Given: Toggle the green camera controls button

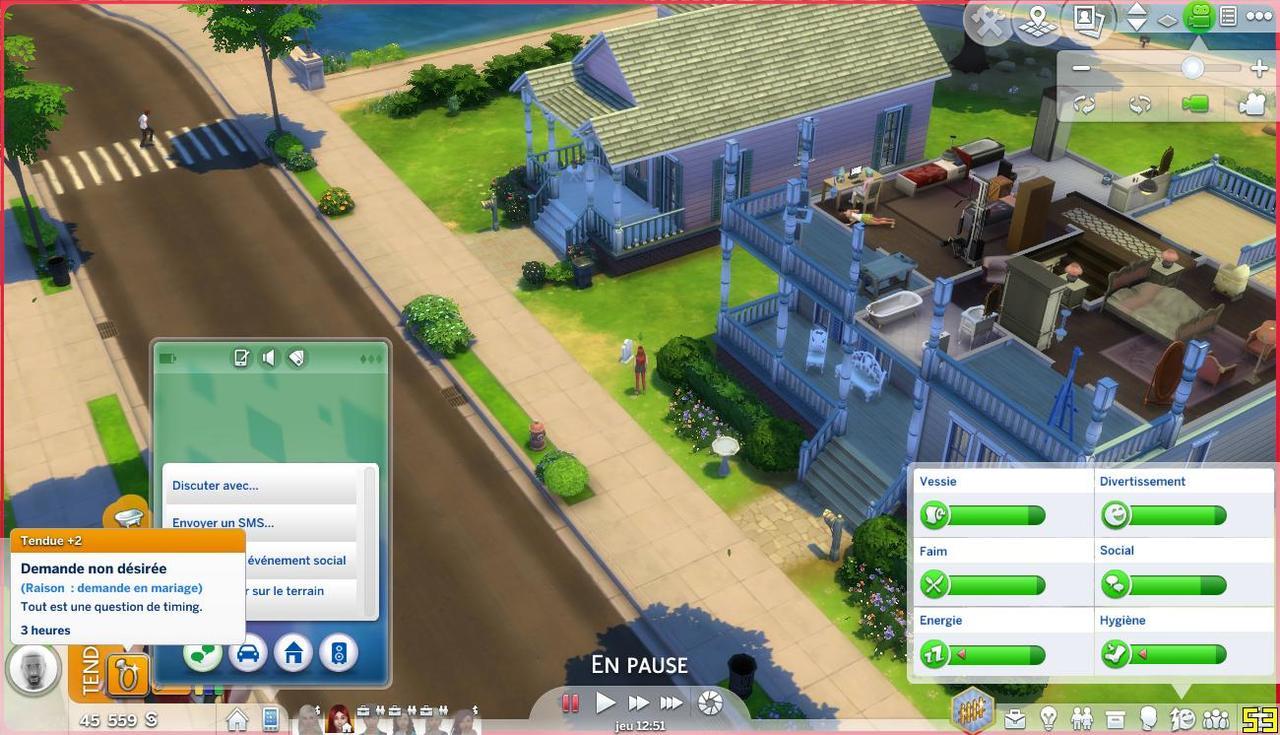Looking at the screenshot, I should pyautogui.click(x=1197, y=17).
